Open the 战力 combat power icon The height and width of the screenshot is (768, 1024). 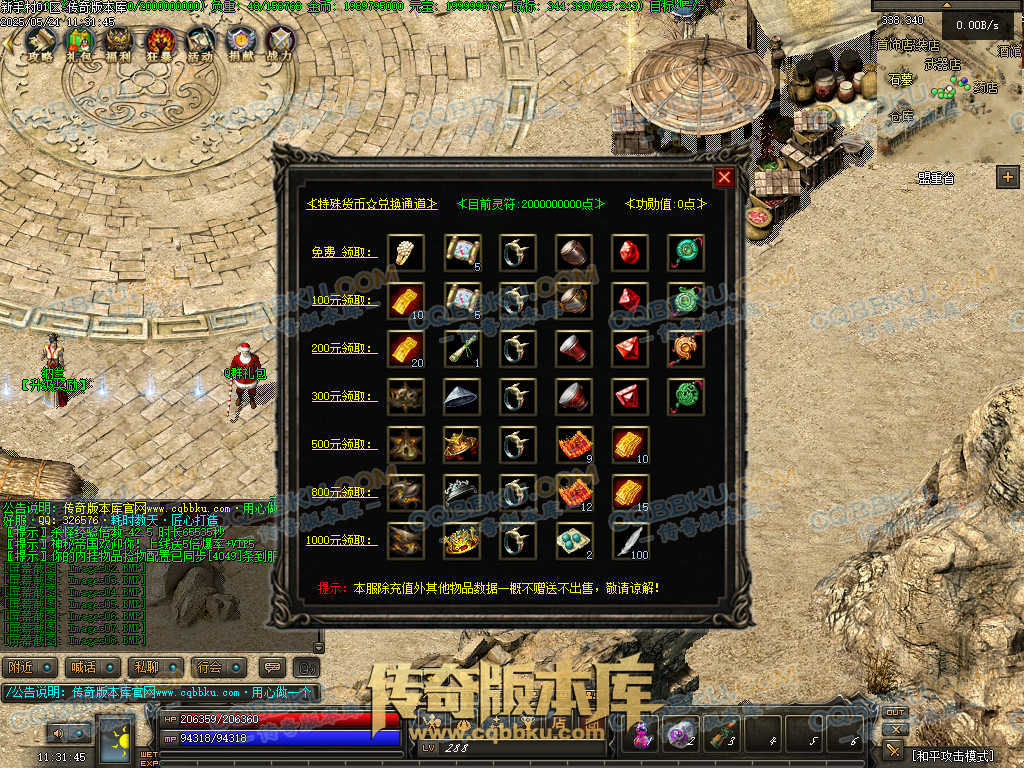coord(281,41)
